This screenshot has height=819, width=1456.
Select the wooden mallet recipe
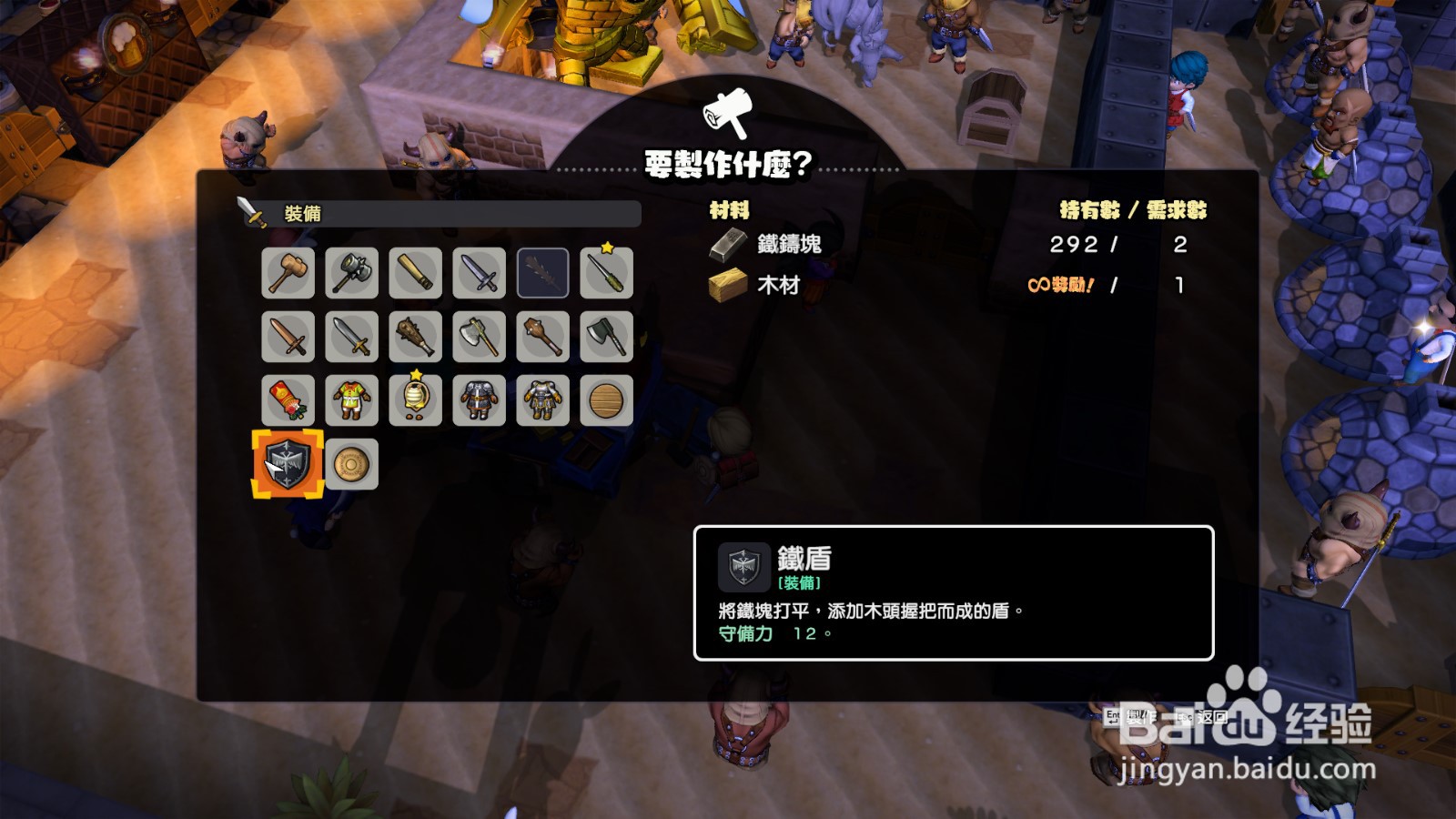[x=287, y=273]
